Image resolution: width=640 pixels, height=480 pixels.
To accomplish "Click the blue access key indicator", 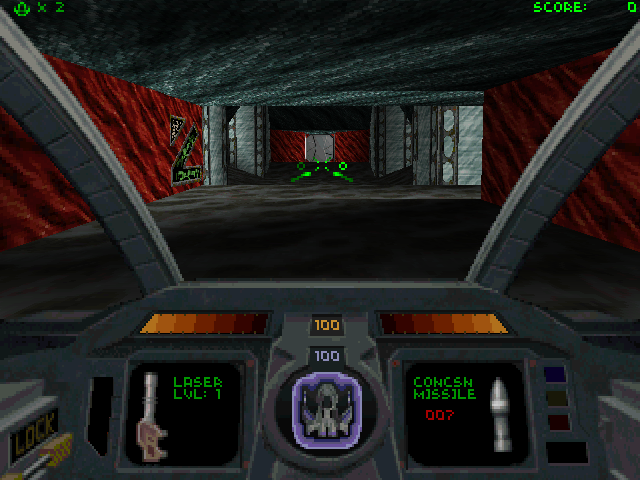I will [x=555, y=374].
